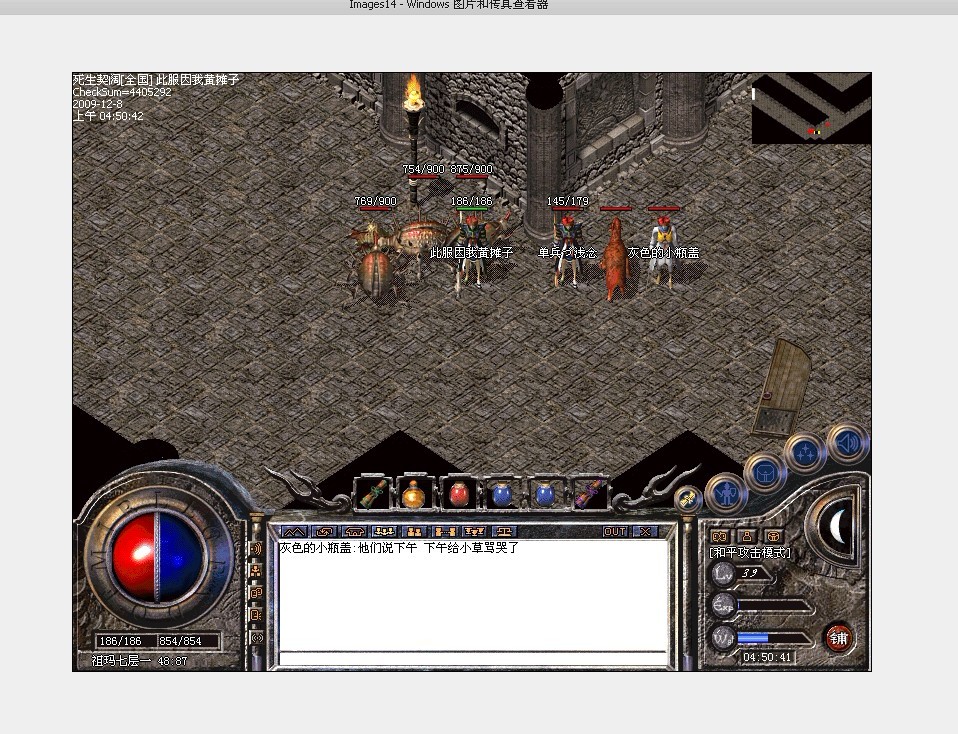
Task: Use the golden potion belt slot
Action: pos(414,494)
